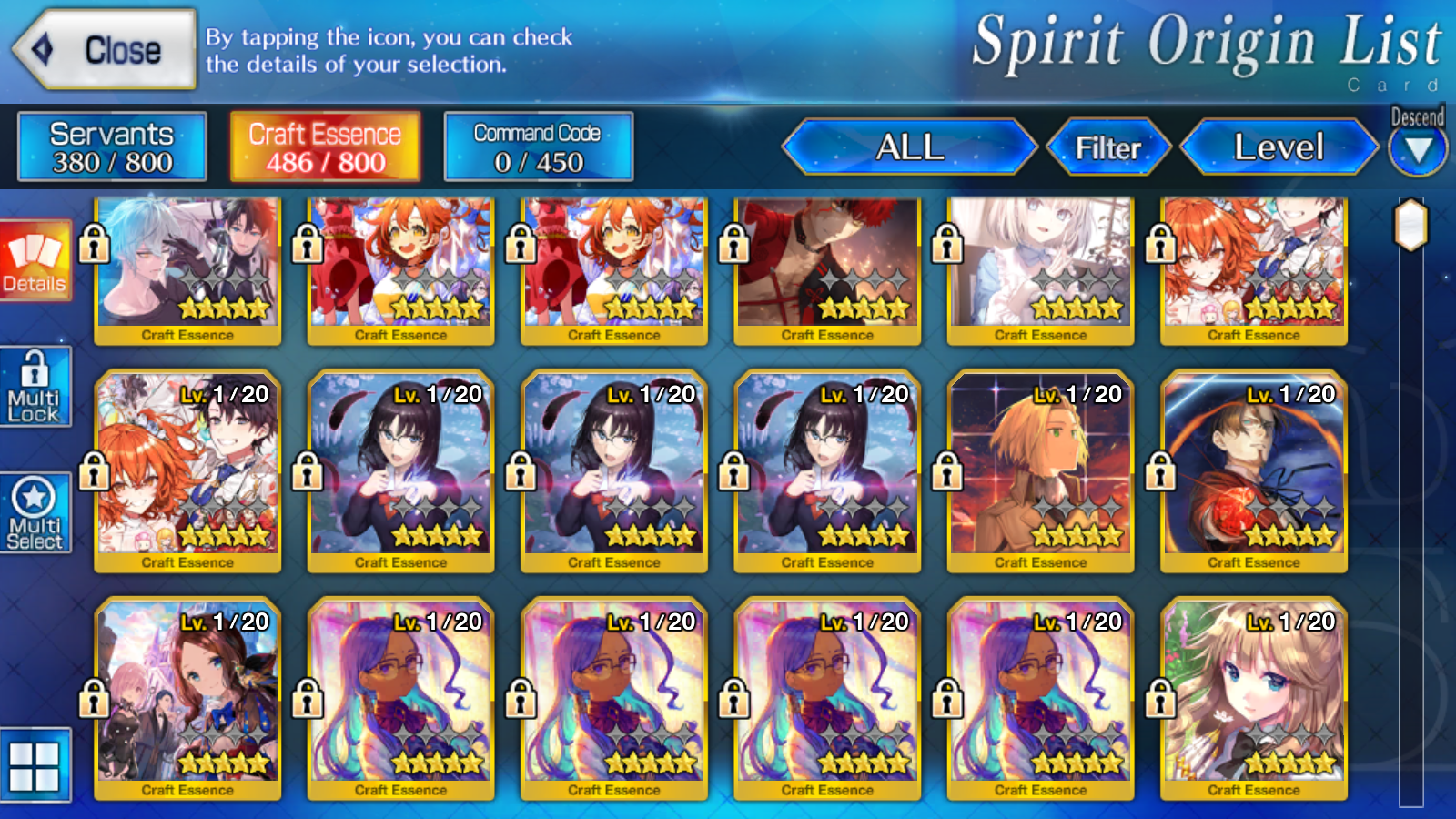Click the scrollbar handle
1456x819 pixels.
click(1411, 225)
